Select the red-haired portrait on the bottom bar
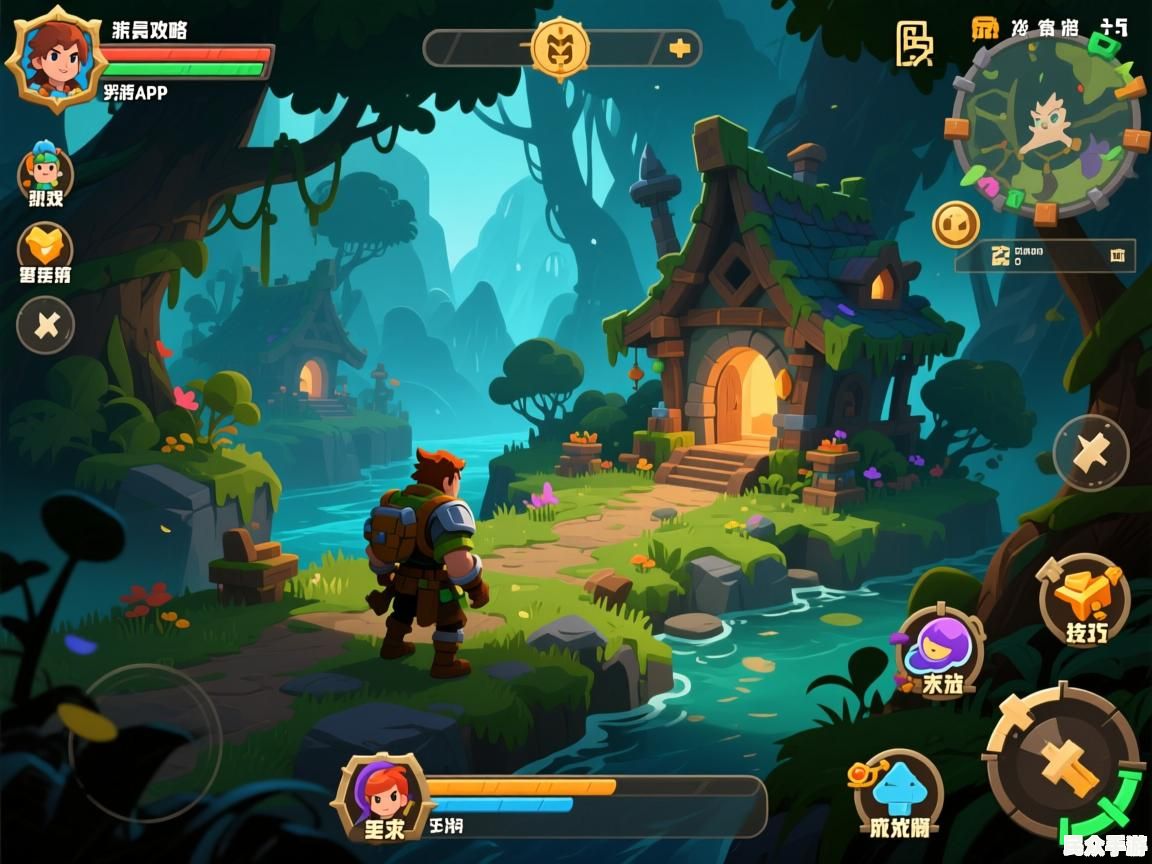 pyautogui.click(x=384, y=796)
